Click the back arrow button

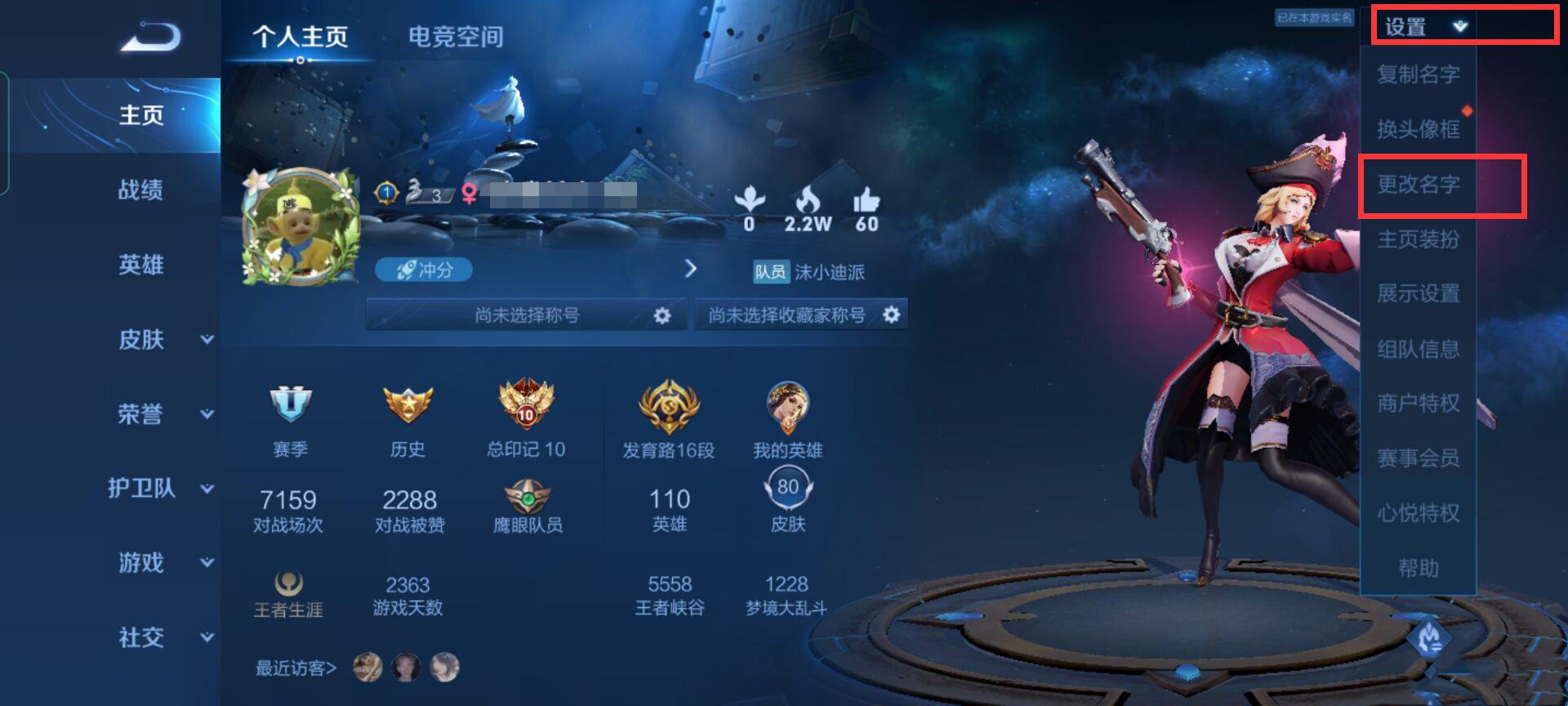151,38
